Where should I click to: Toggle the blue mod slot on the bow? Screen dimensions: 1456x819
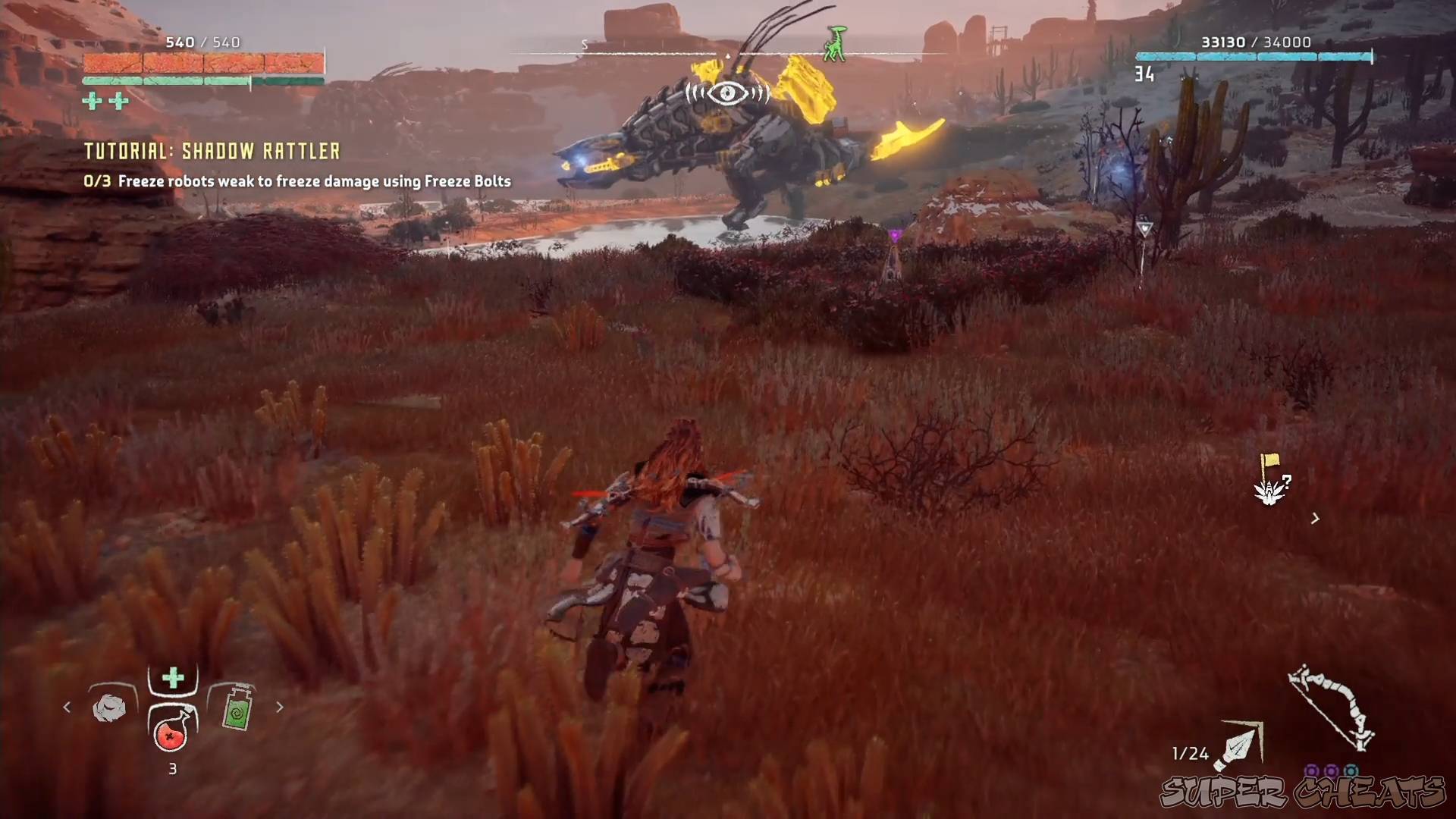click(1351, 769)
